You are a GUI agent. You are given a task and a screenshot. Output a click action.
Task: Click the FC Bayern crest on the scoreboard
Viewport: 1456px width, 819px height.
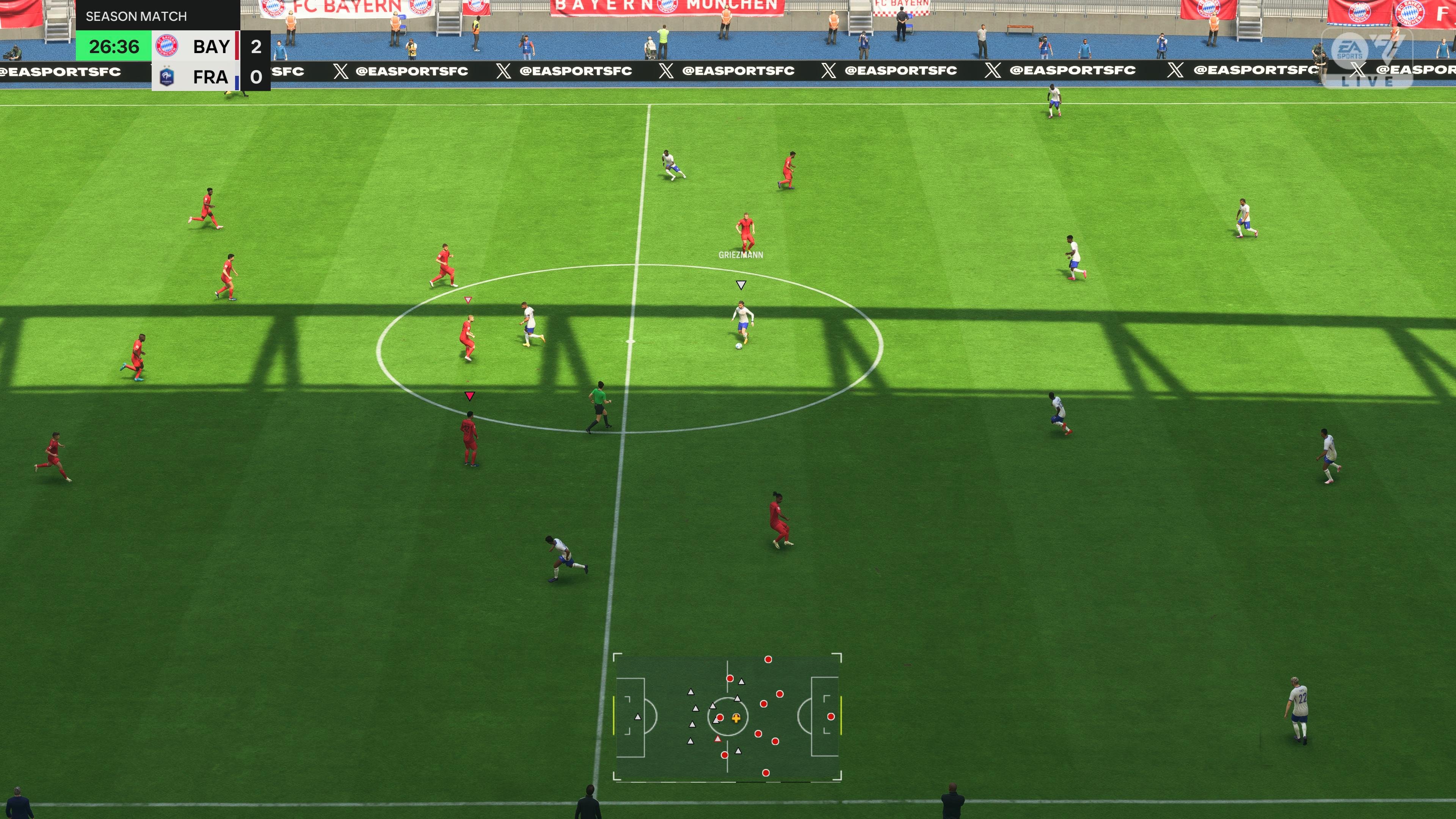coord(167,46)
